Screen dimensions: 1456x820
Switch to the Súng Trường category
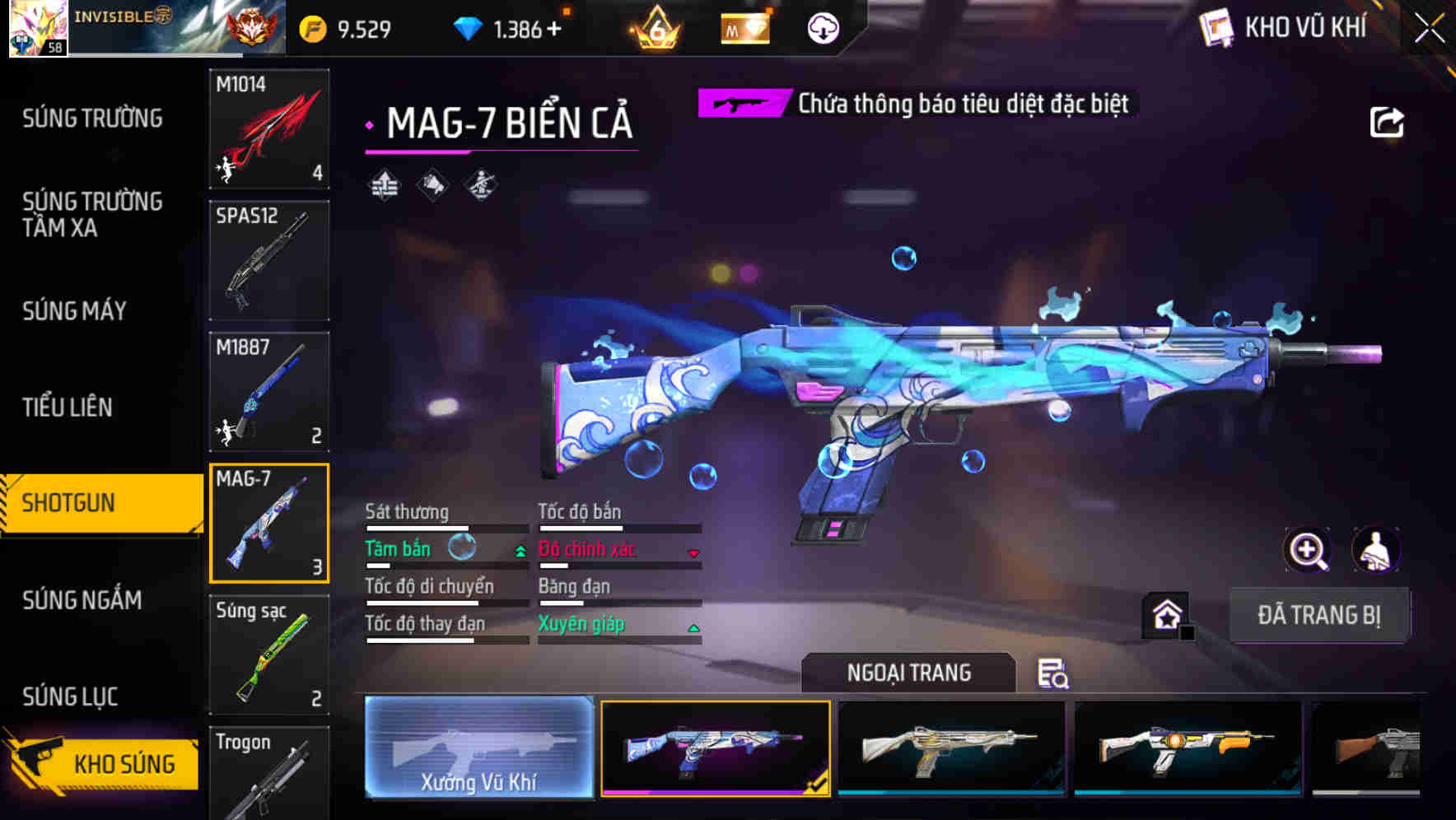click(92, 119)
